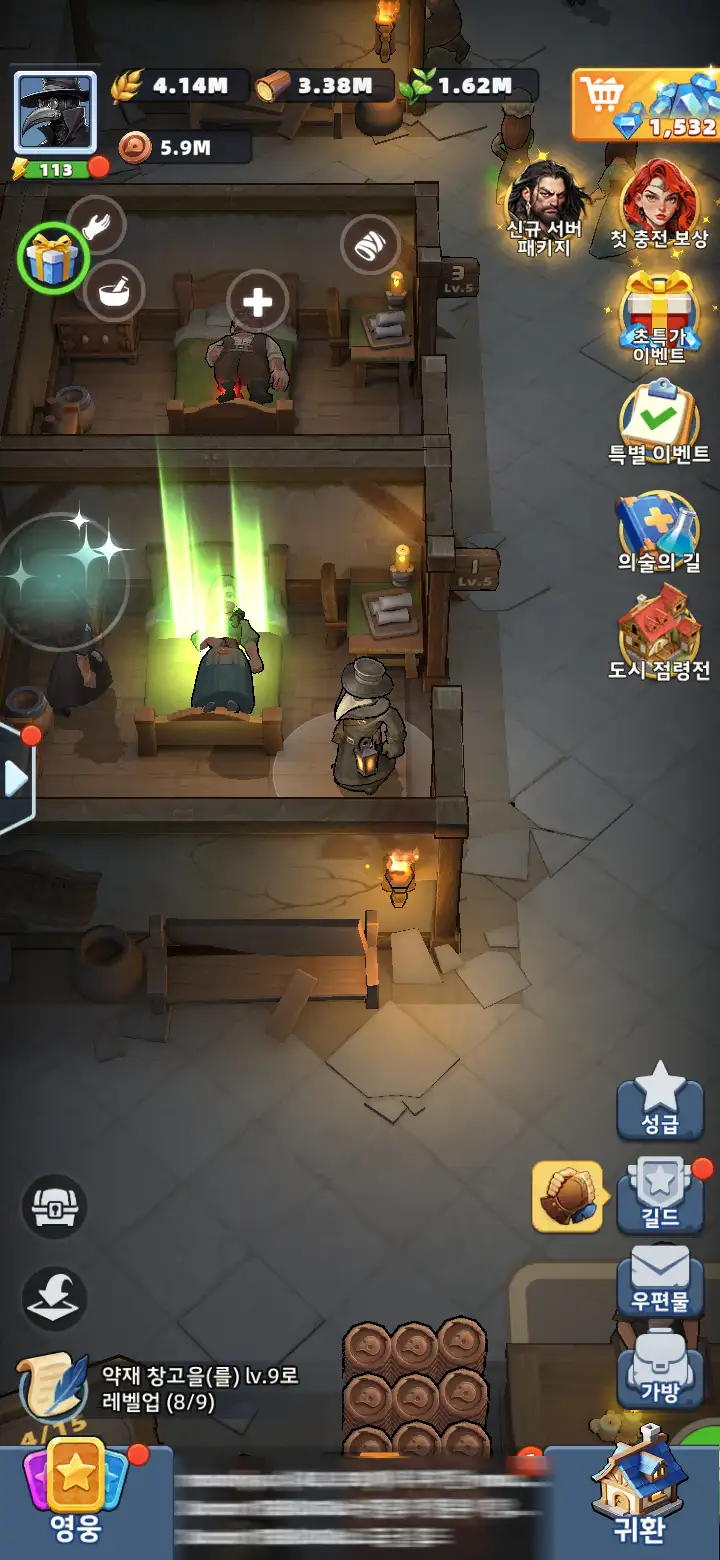Viewport: 720px width, 1560px height.
Task: Tap the mortar and pestle bubble
Action: point(114,291)
